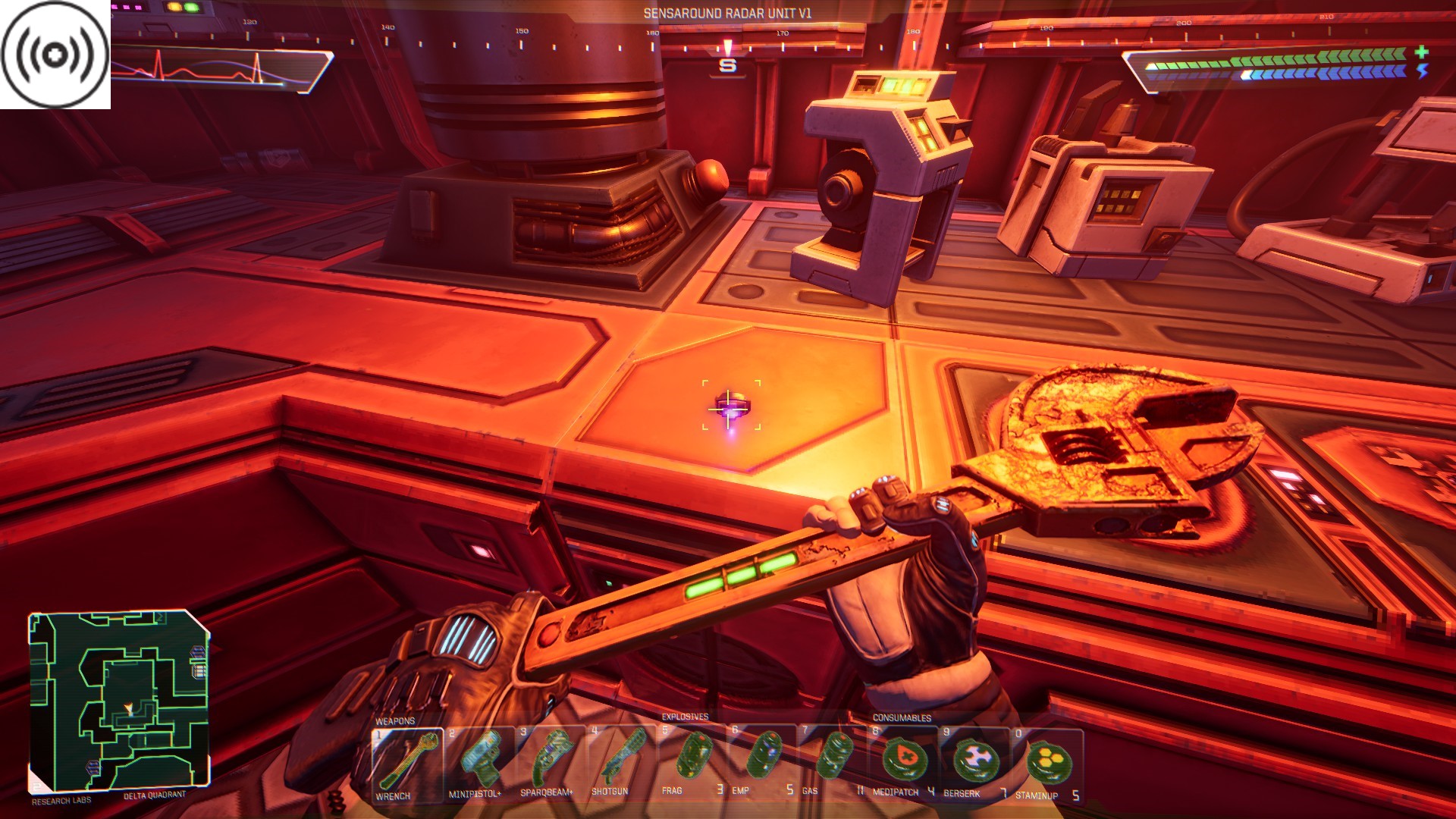The height and width of the screenshot is (819, 1456).
Task: Use the Medipatch consumable slot
Action: tap(904, 761)
